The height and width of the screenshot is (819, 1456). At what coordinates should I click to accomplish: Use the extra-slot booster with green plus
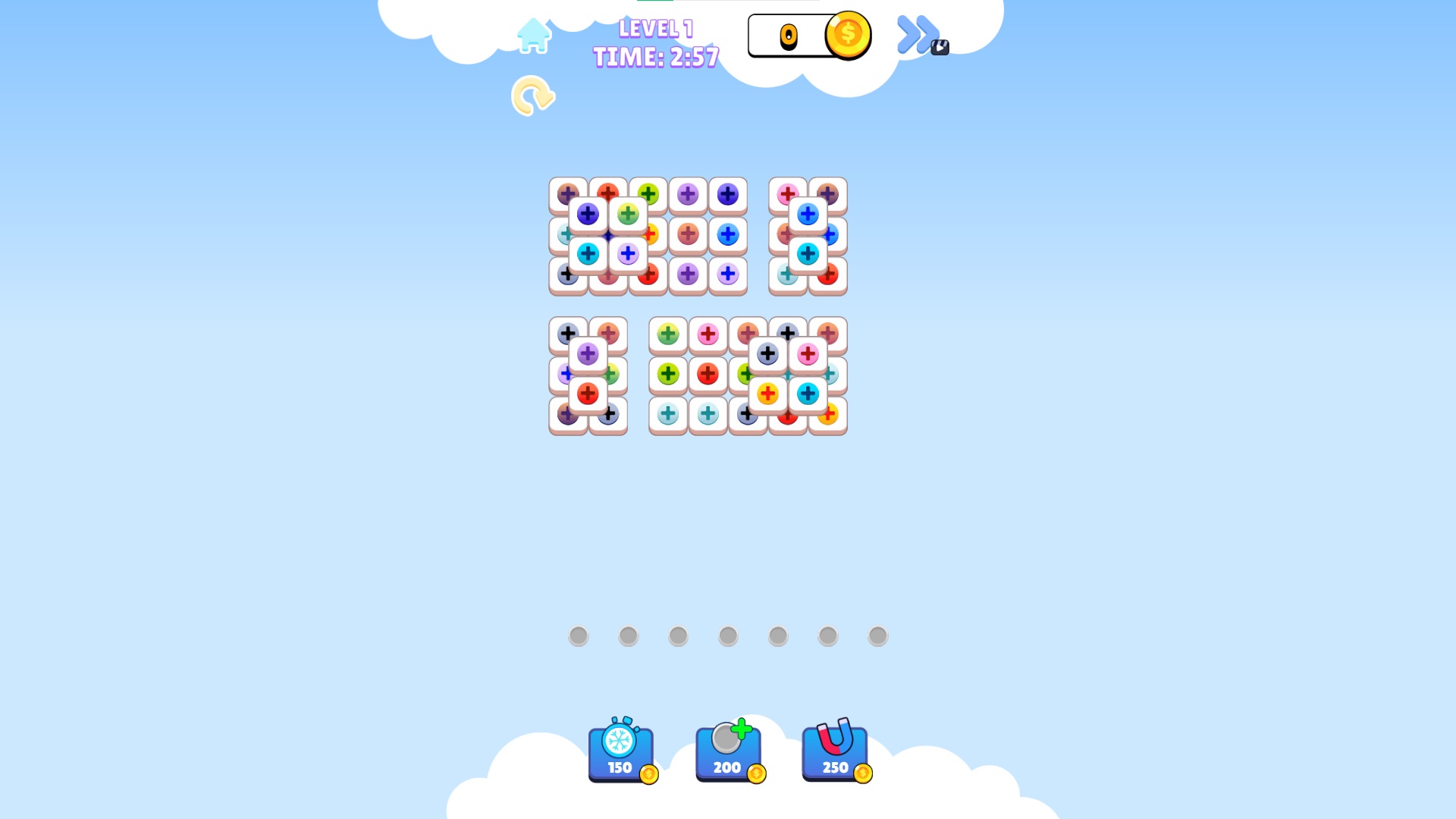point(728,751)
